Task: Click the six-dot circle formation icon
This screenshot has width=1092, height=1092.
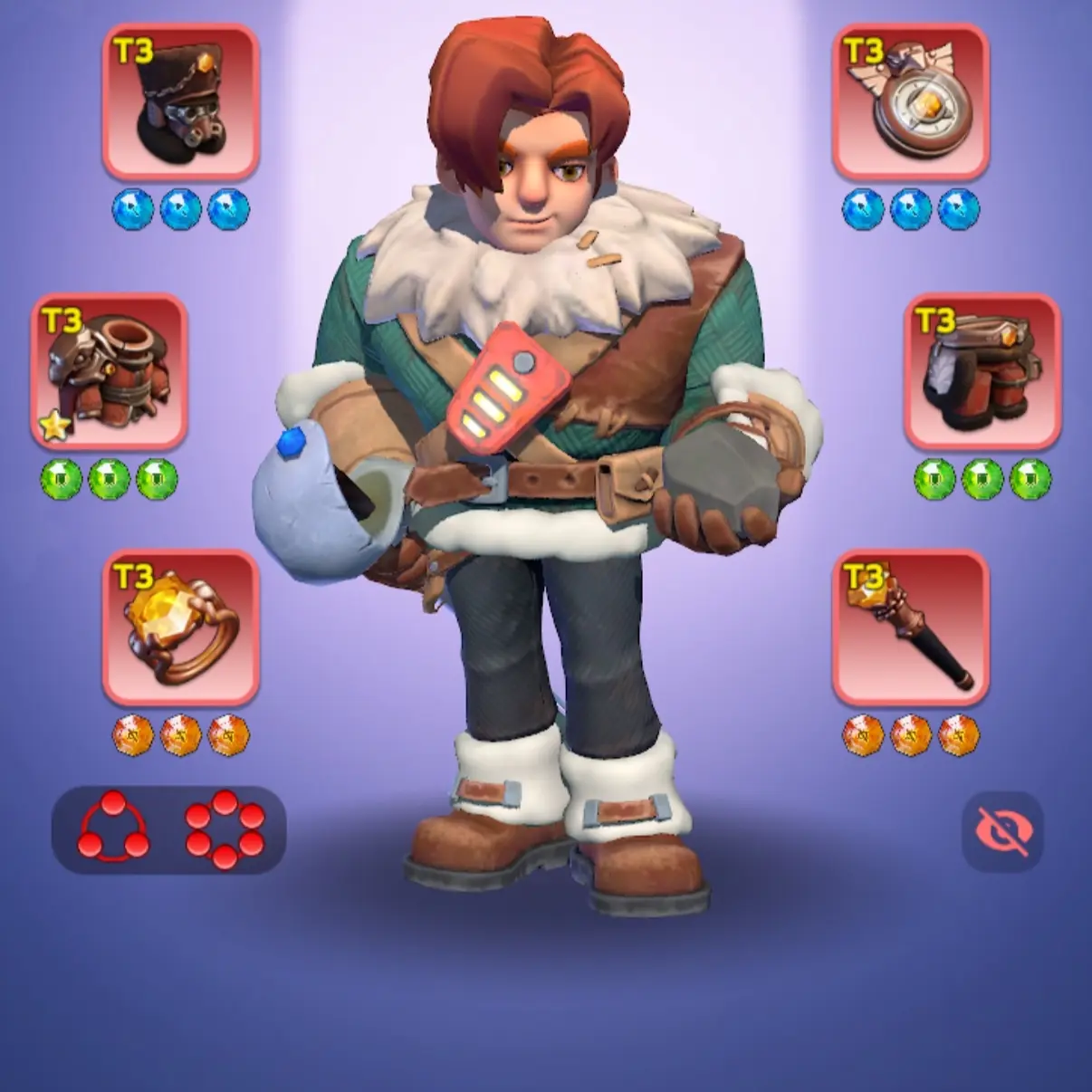Action: 225,827
